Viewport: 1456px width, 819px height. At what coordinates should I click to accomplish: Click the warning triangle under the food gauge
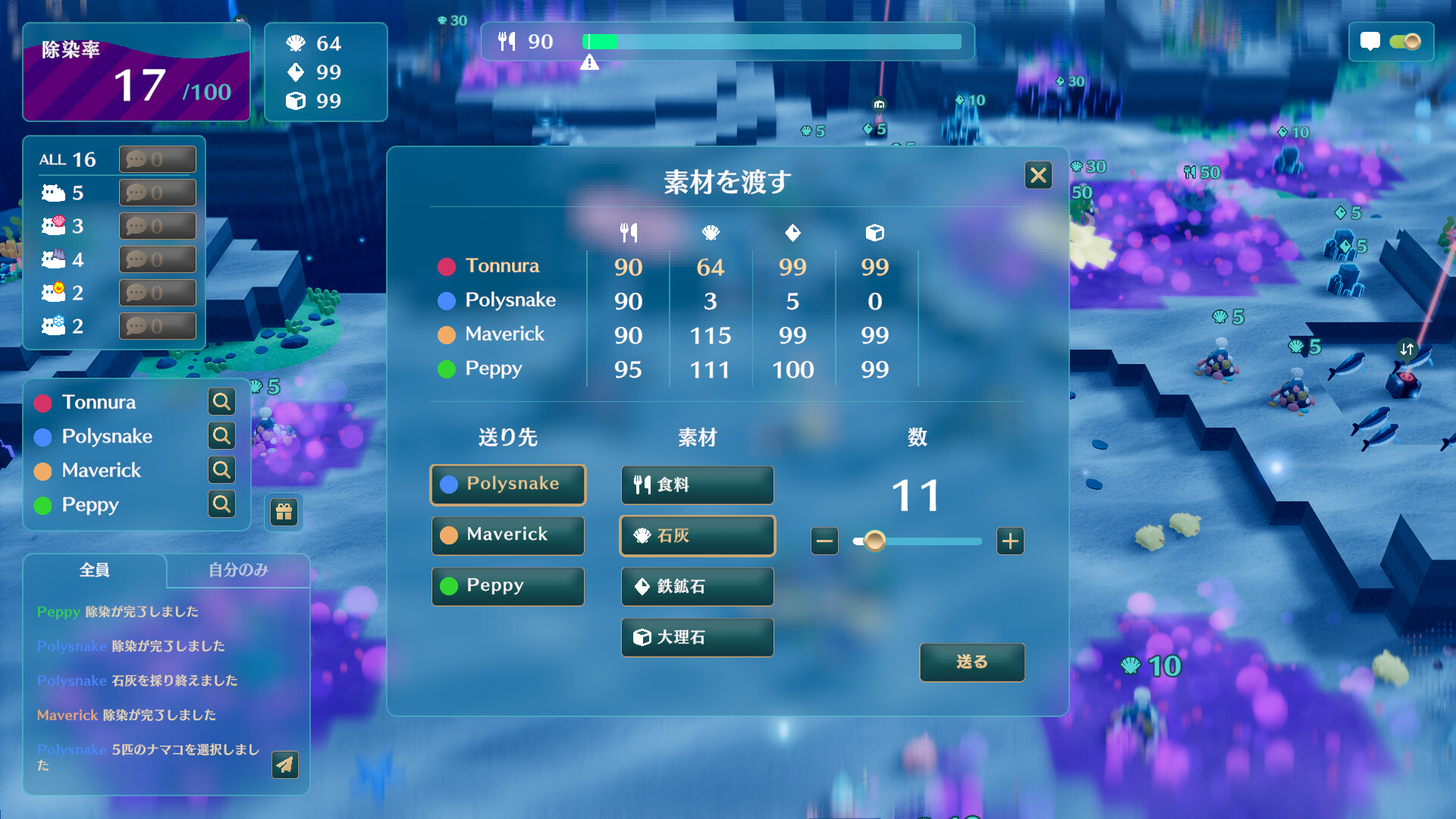click(x=591, y=63)
